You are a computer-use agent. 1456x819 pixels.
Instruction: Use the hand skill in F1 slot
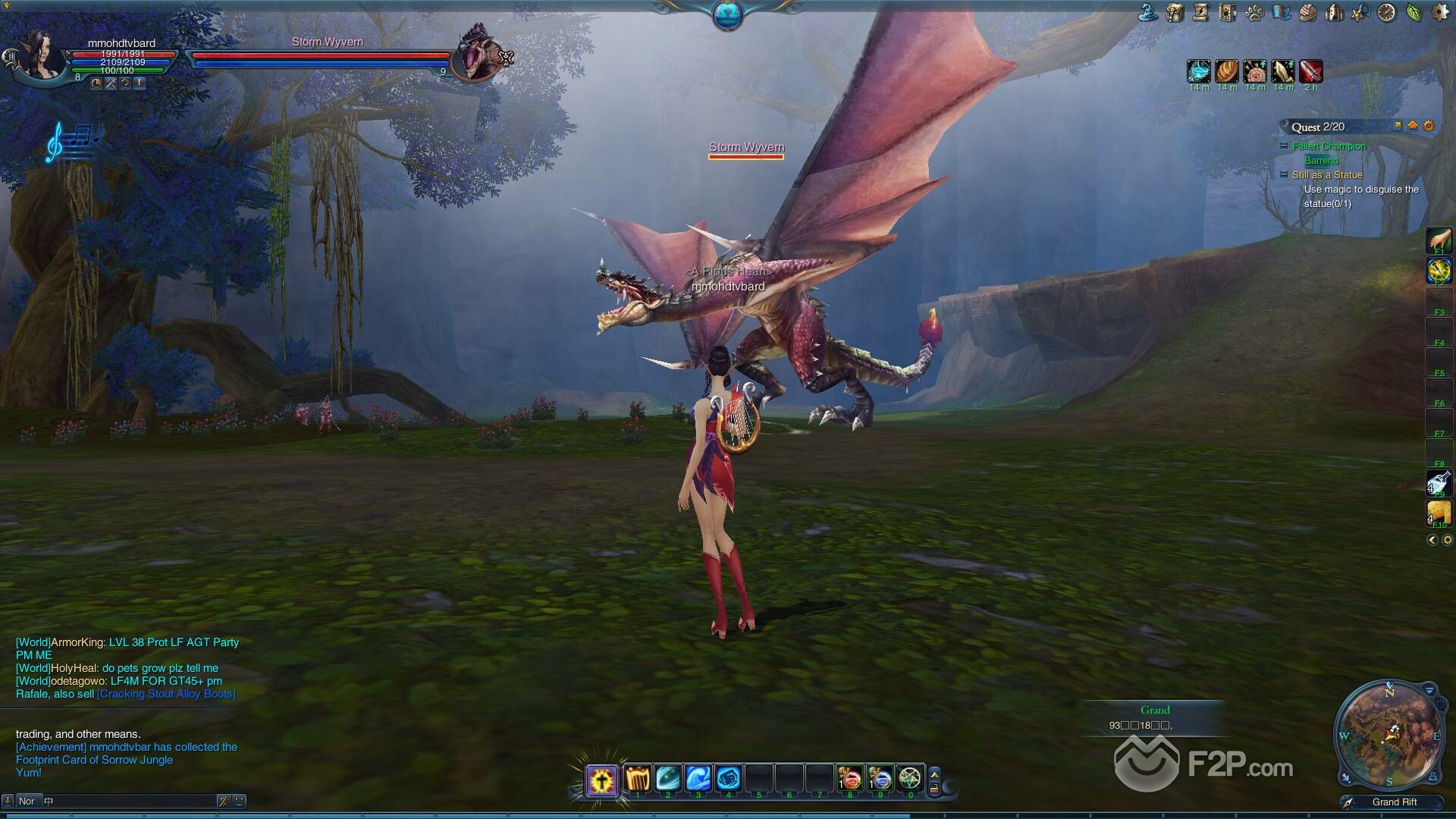tap(1439, 240)
